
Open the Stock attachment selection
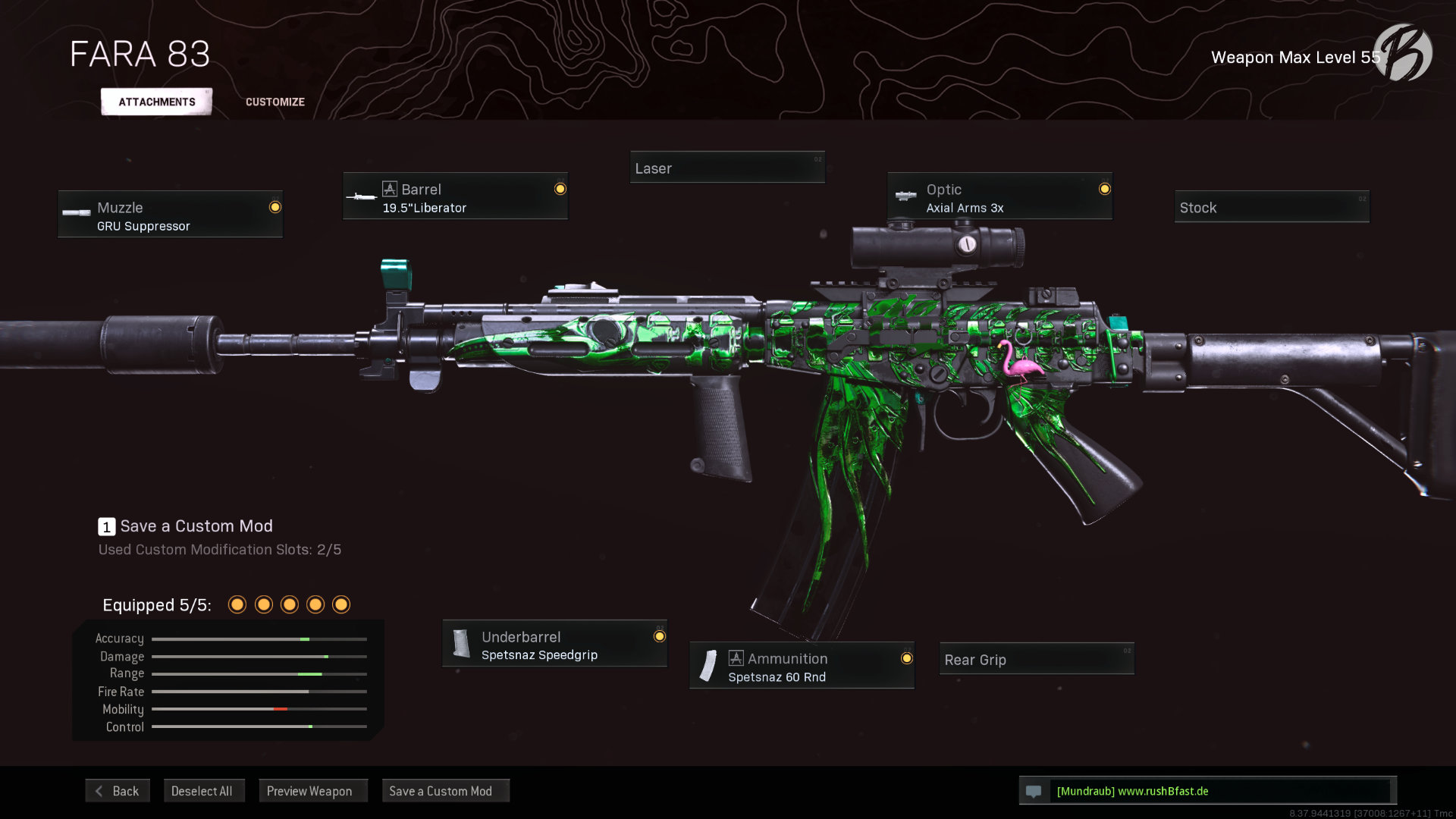coord(1272,206)
